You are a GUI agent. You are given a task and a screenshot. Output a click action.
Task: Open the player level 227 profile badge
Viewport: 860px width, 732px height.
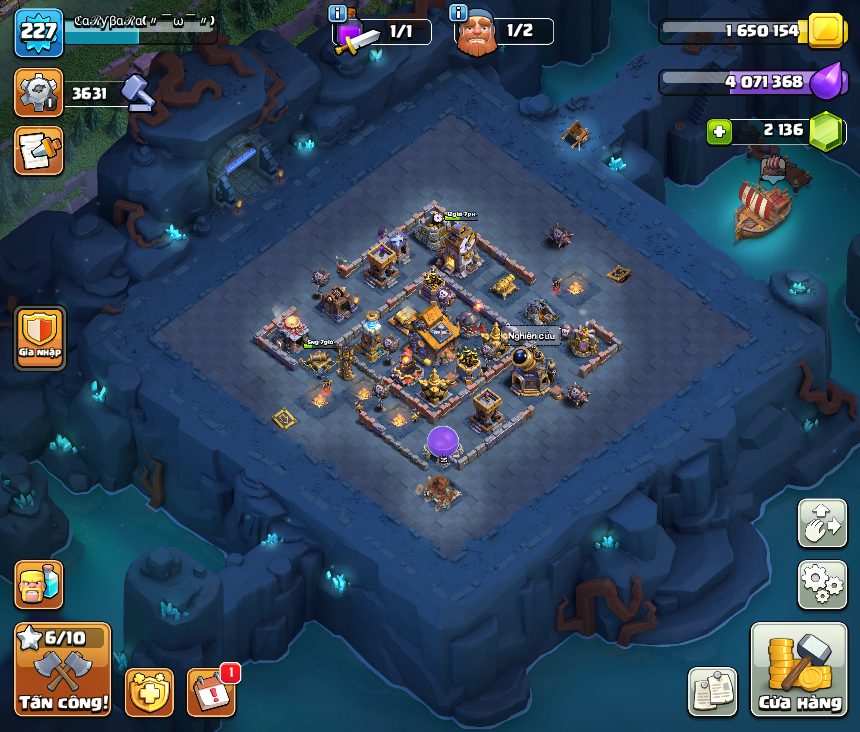coord(39,31)
